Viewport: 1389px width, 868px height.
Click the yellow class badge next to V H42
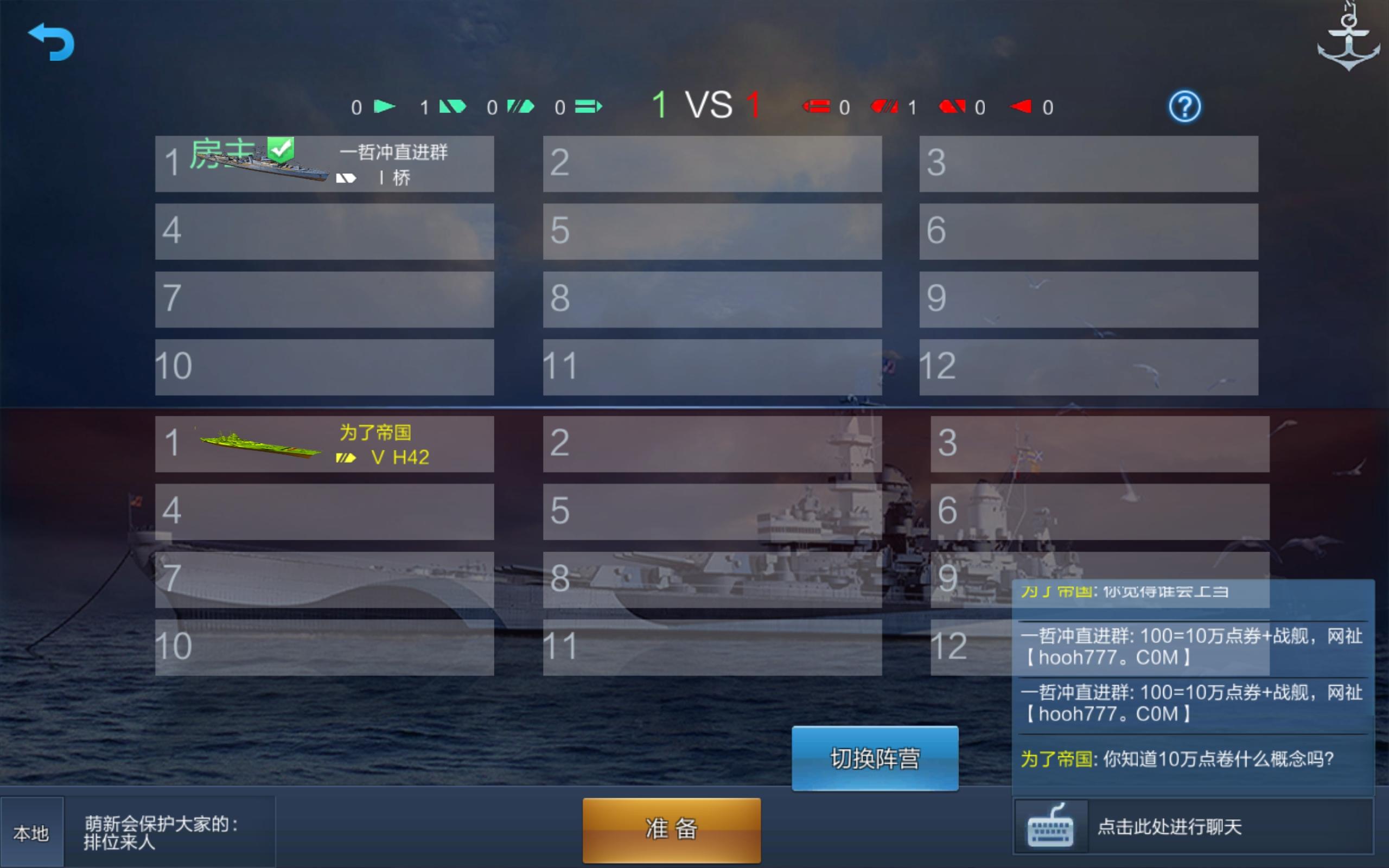pyautogui.click(x=345, y=458)
